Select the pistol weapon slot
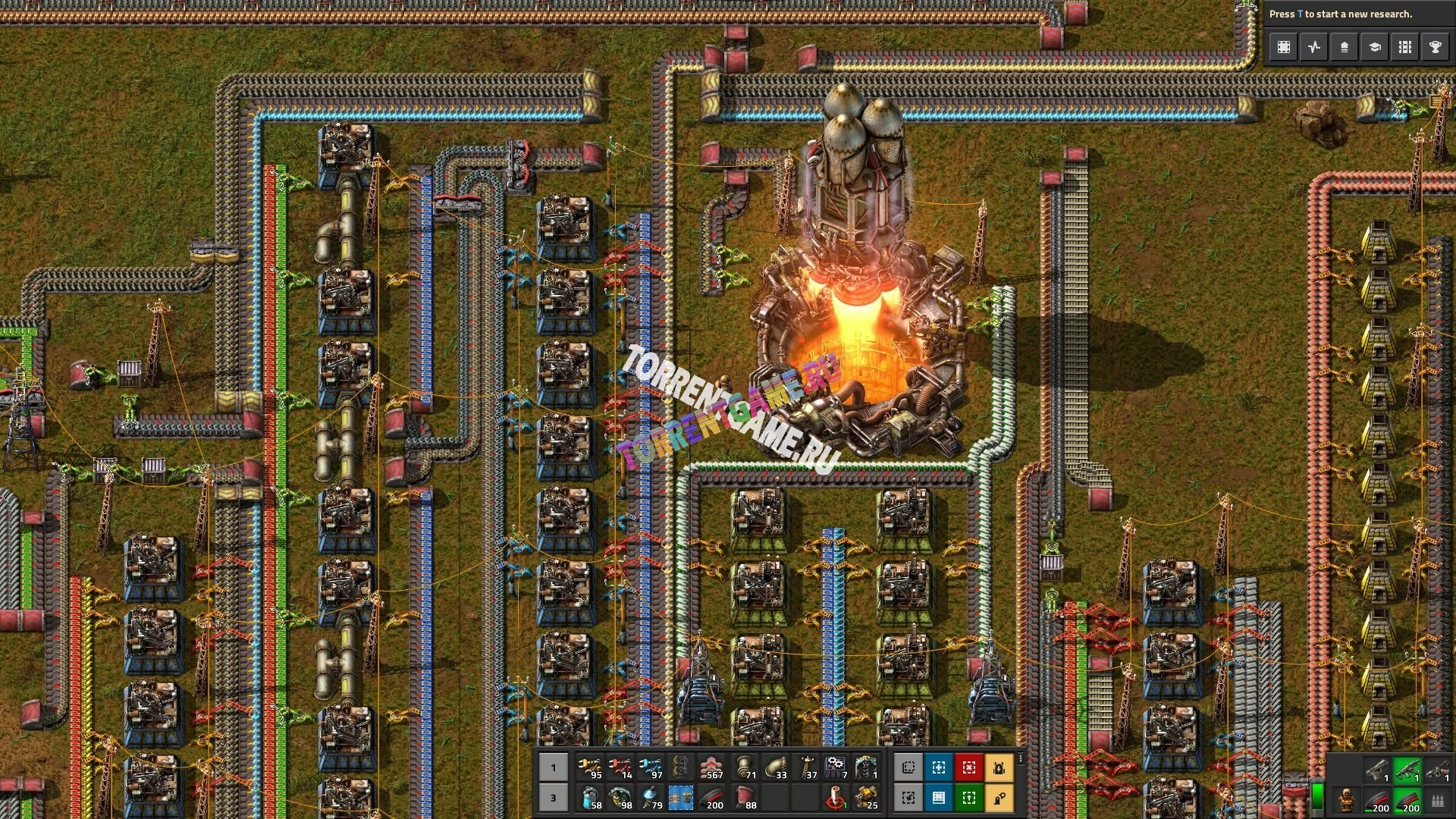This screenshot has width=1456, height=819. coord(1376,770)
